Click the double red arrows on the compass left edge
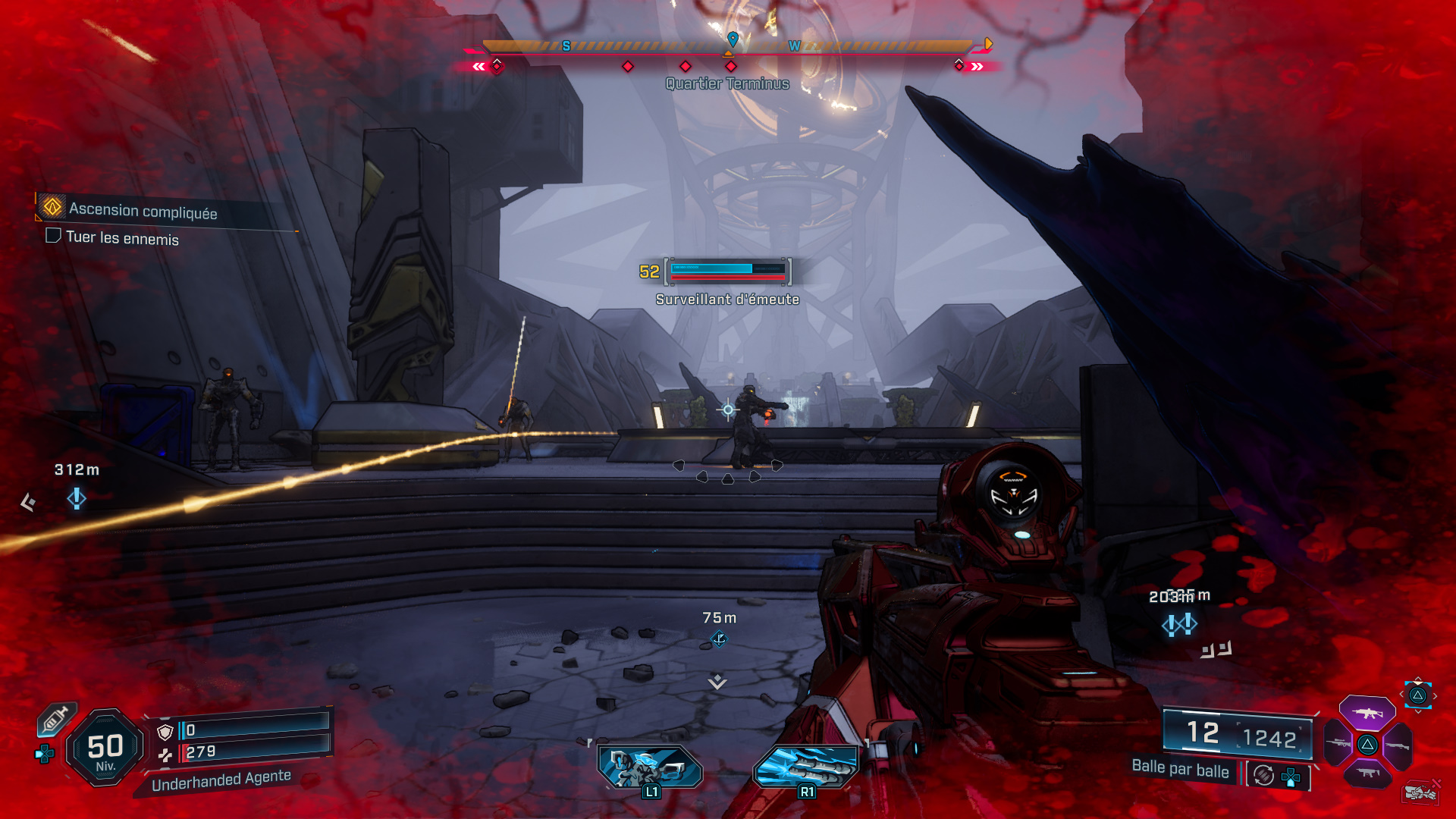Viewport: 1456px width, 819px height. pos(478,66)
